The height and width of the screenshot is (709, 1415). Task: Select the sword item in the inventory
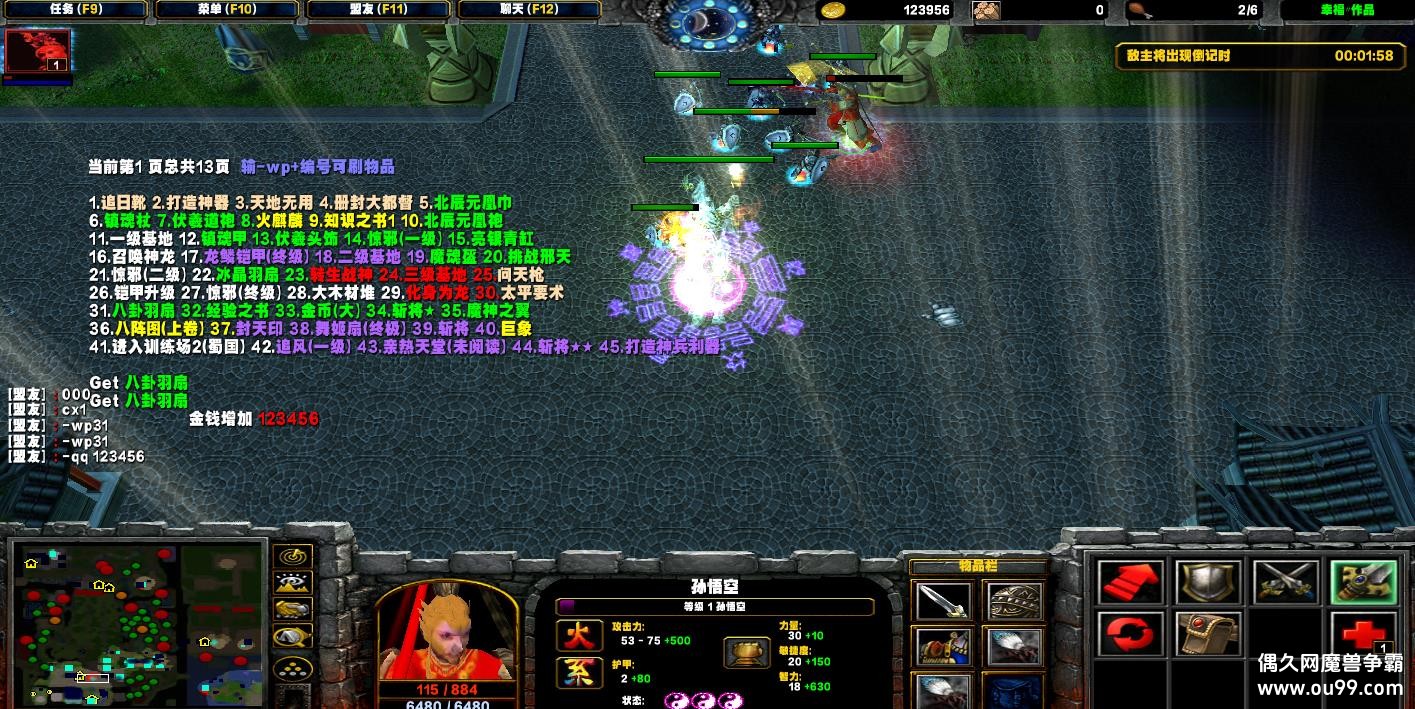(x=942, y=601)
